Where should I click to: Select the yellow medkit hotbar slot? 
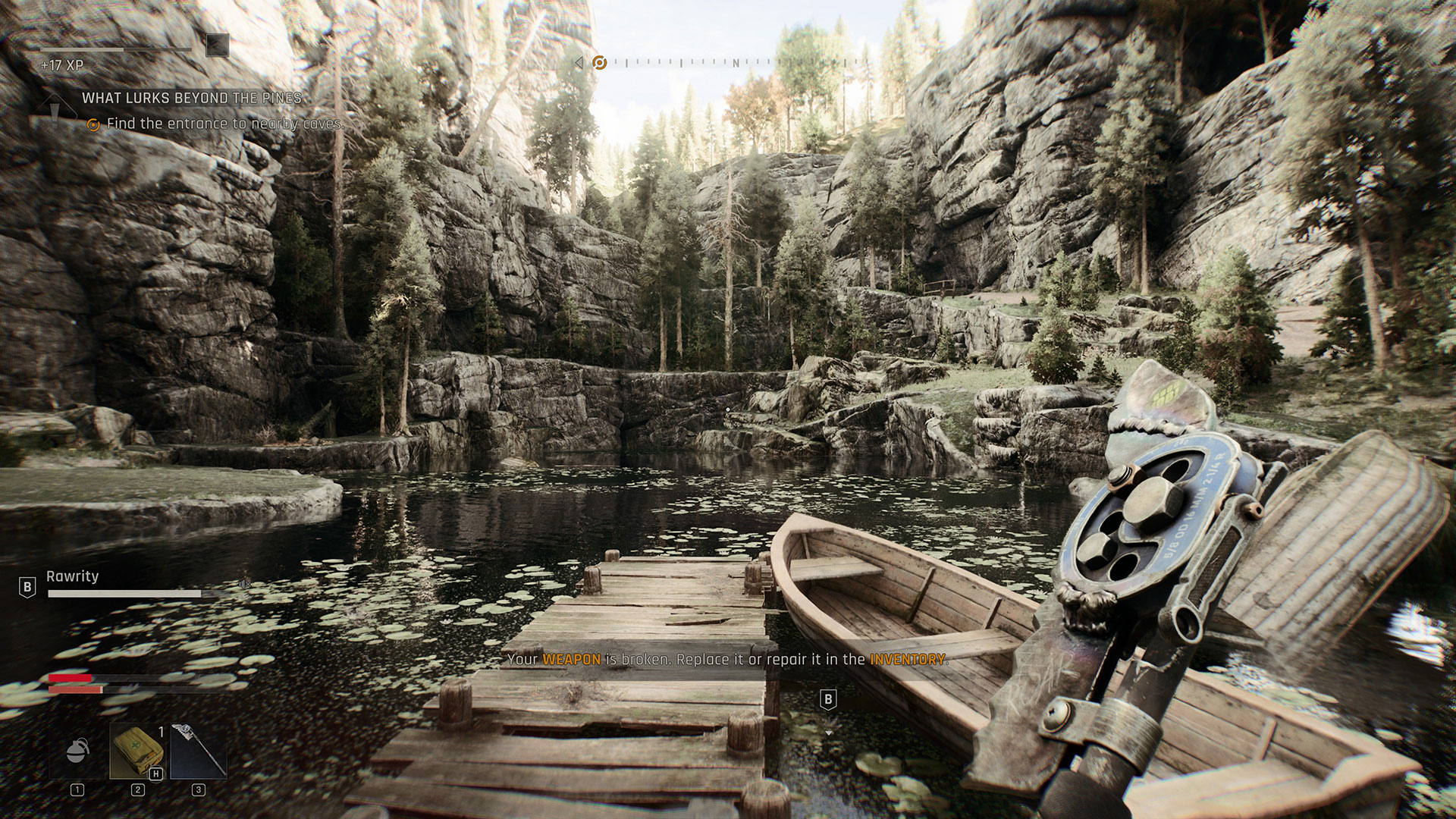[137, 750]
